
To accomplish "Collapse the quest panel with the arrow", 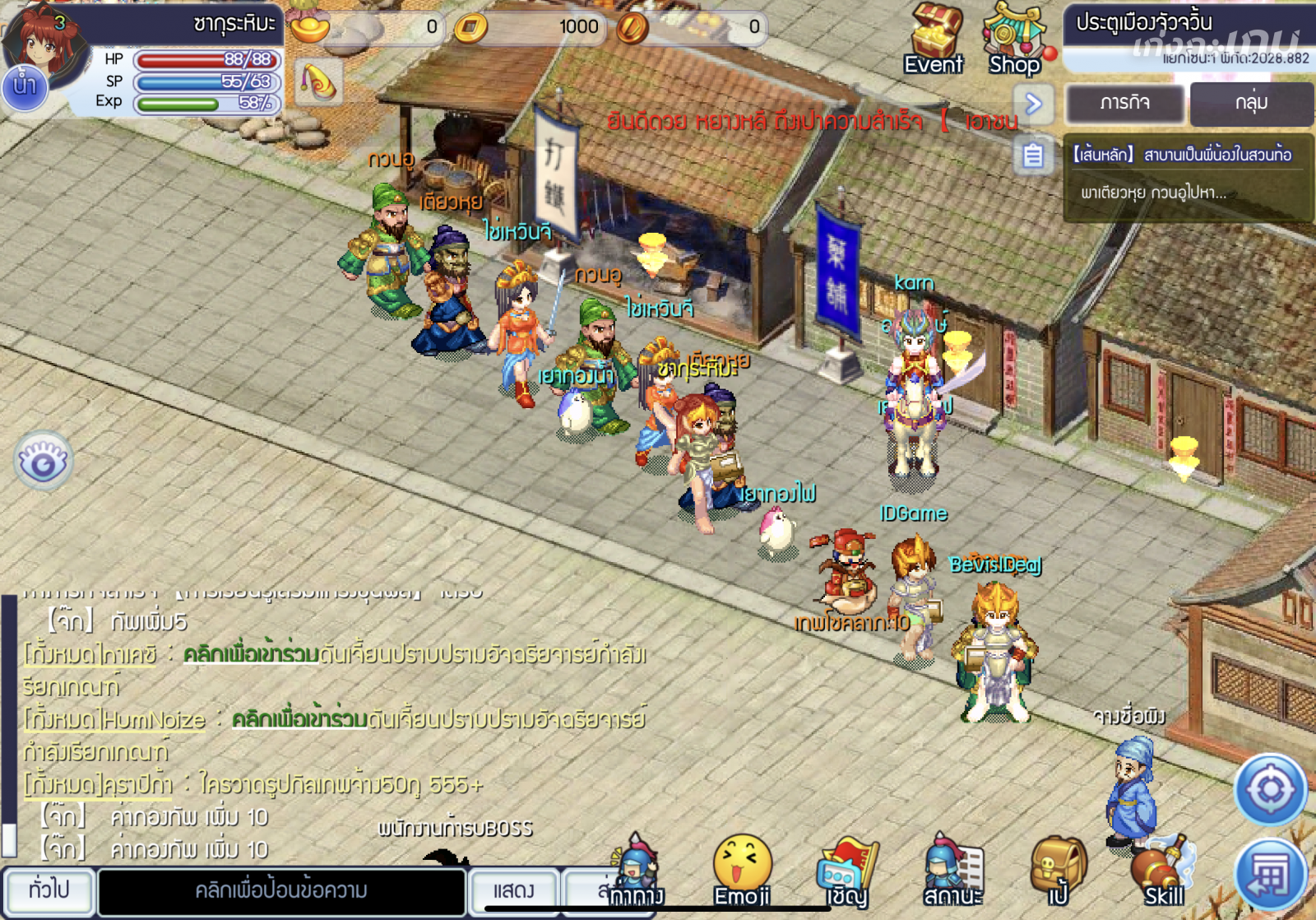I will point(1034,104).
